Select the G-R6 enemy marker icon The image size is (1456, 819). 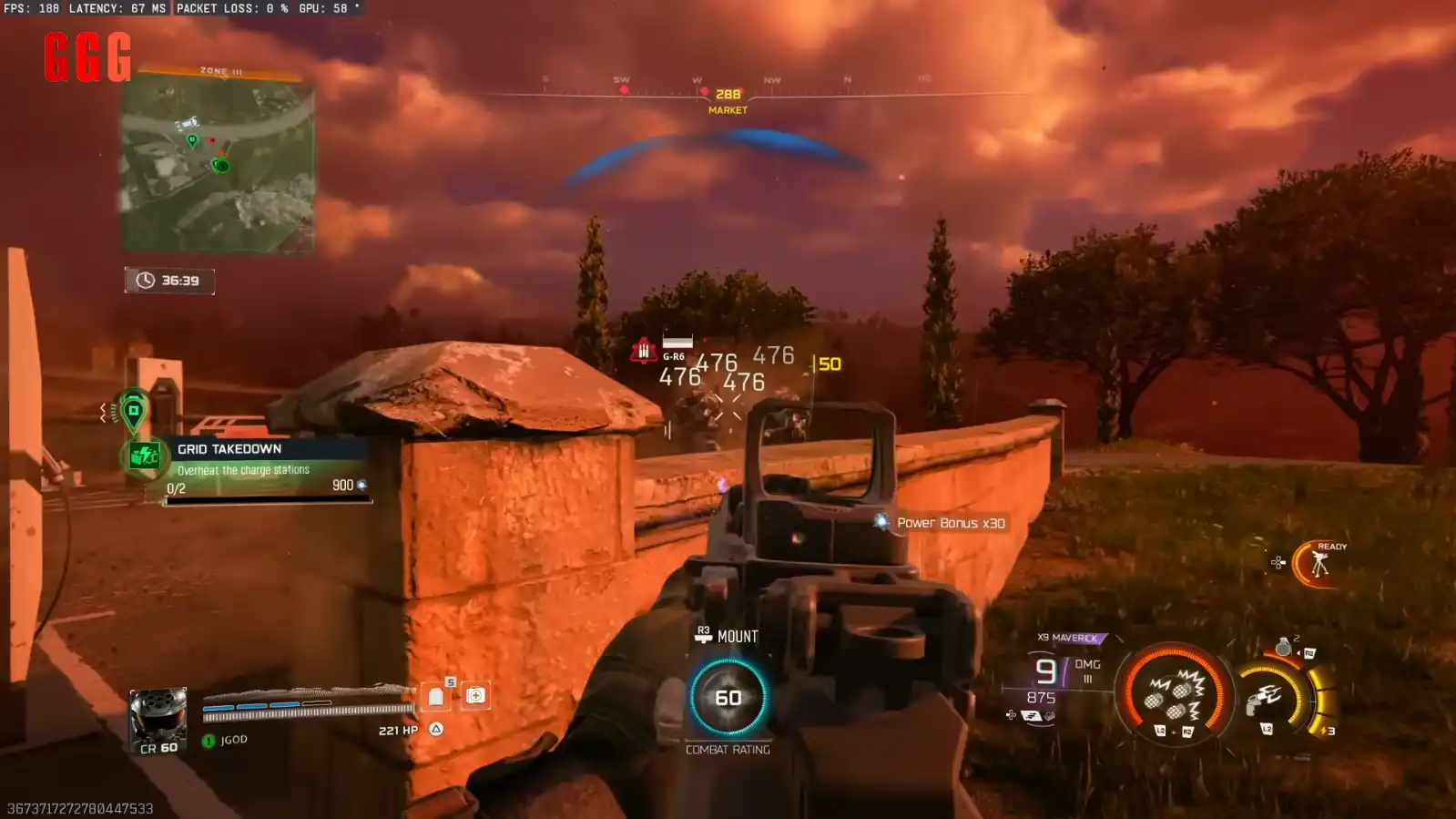(x=644, y=351)
